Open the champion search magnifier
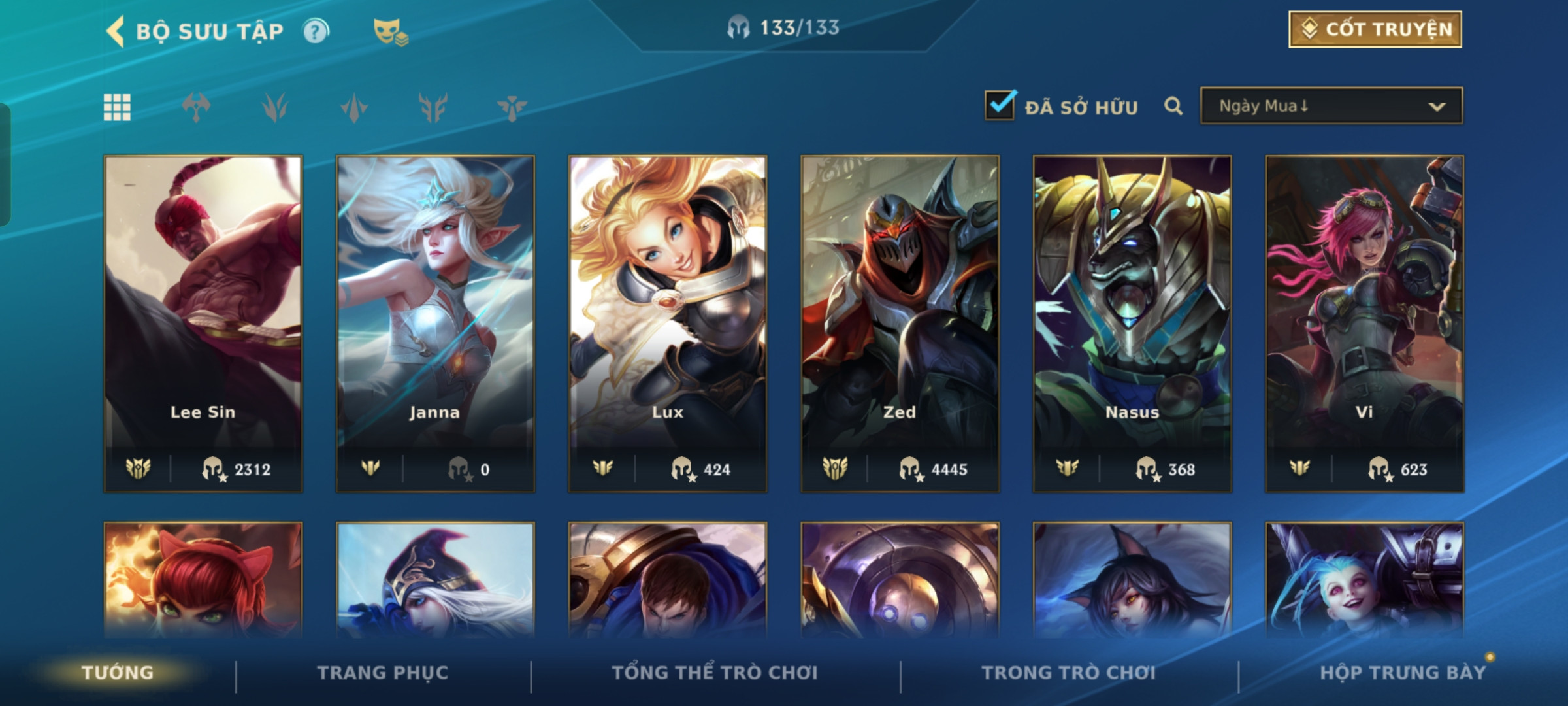The width and height of the screenshot is (1568, 706). click(1173, 106)
